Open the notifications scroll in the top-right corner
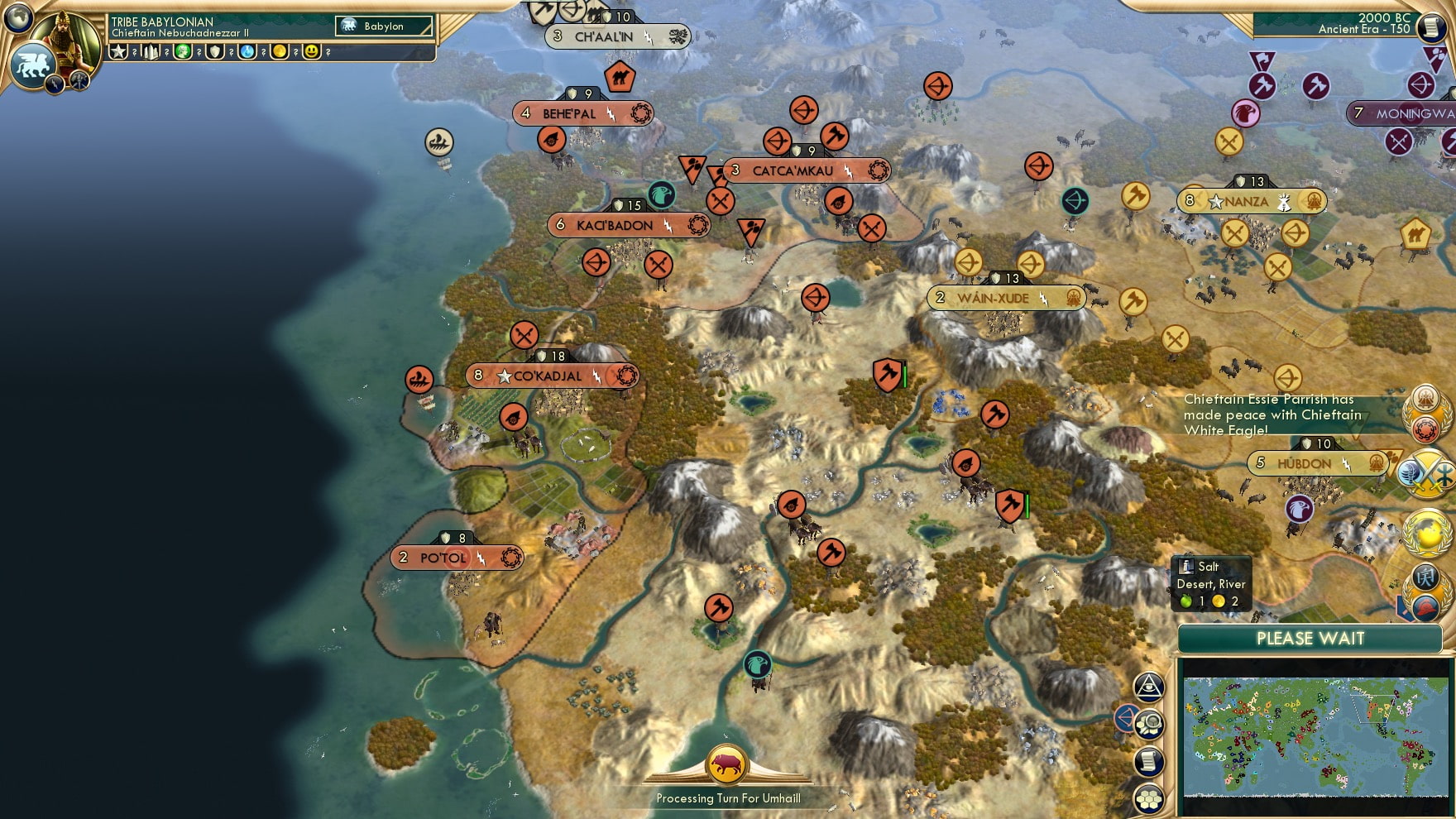 pyautogui.click(x=1431, y=29)
